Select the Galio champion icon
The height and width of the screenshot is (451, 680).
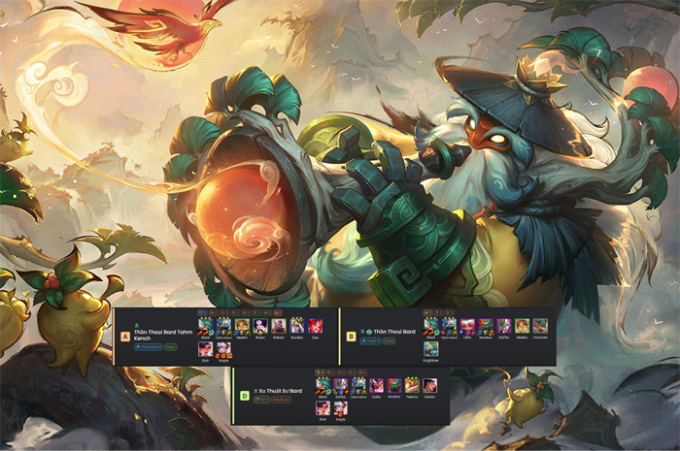coord(377,385)
